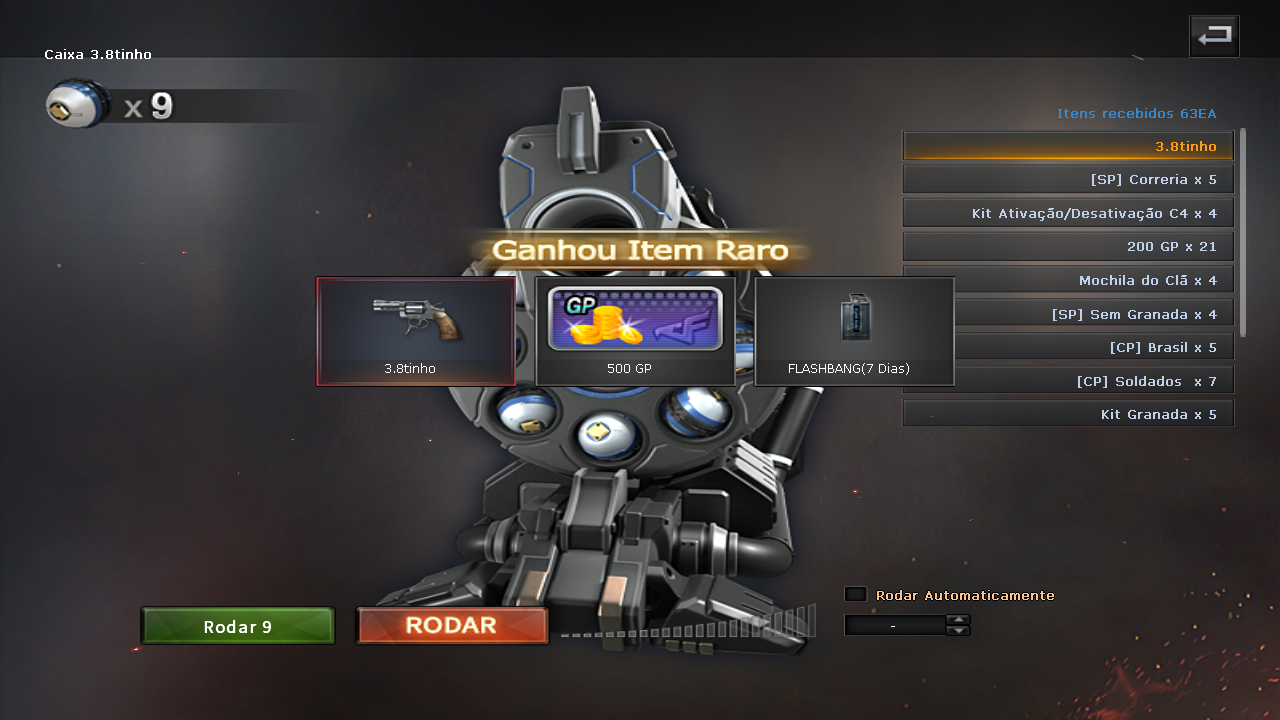Viewport: 1280px width, 720px height.
Task: Decrease the auto-spin count stepper
Action: (x=958, y=630)
